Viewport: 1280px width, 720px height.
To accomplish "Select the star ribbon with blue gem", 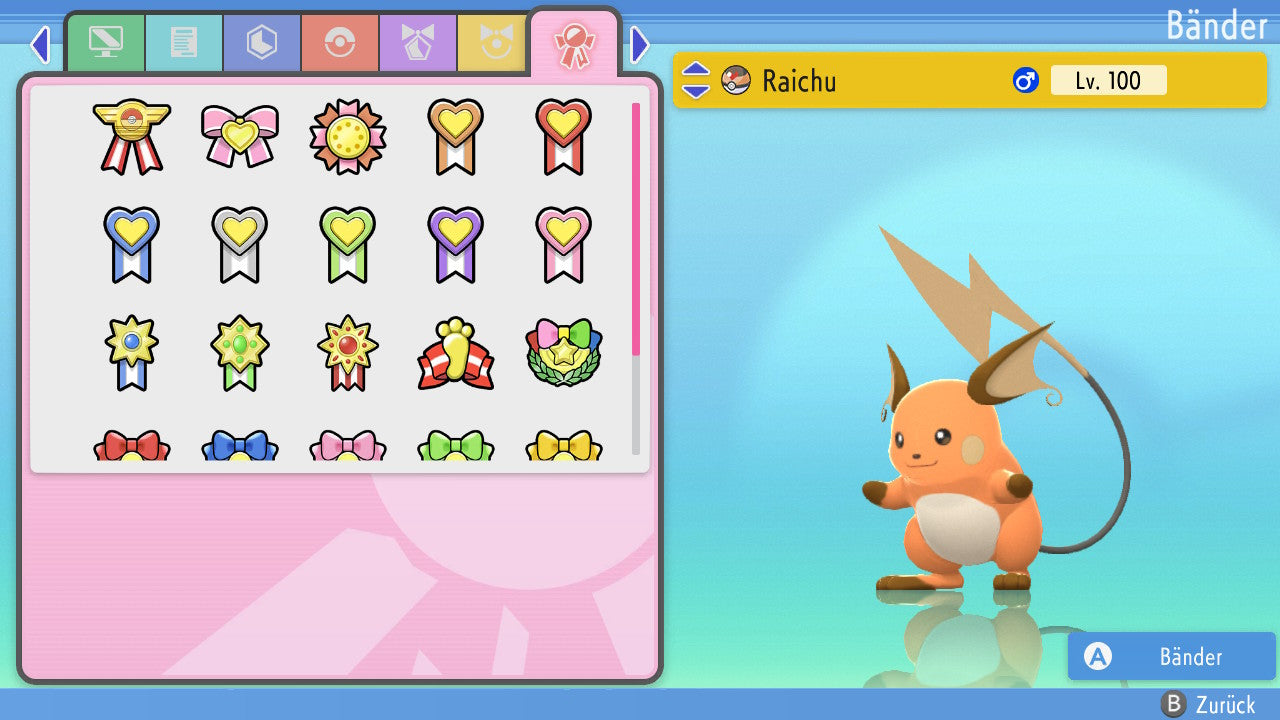I will pos(131,352).
